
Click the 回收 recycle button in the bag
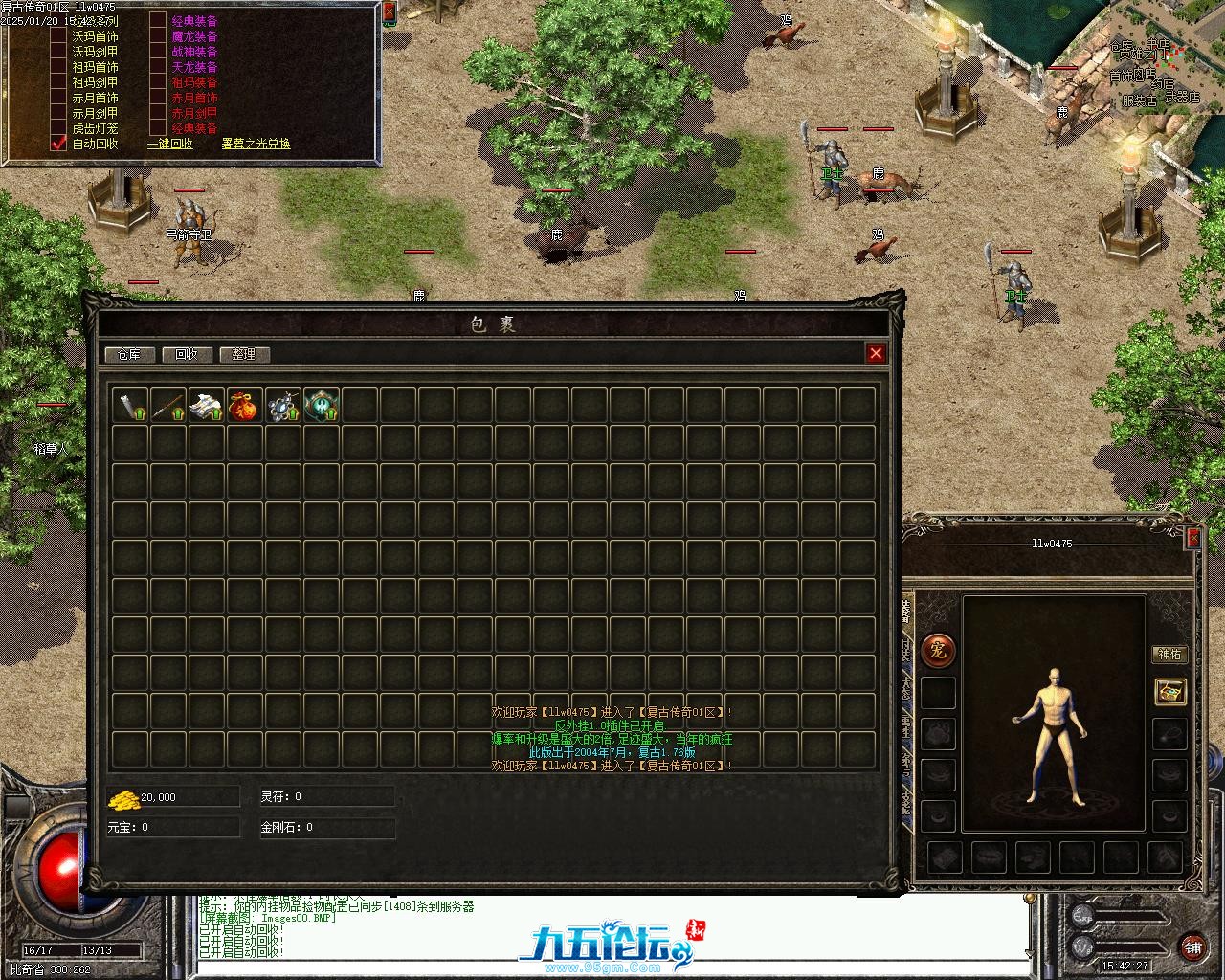(187, 354)
